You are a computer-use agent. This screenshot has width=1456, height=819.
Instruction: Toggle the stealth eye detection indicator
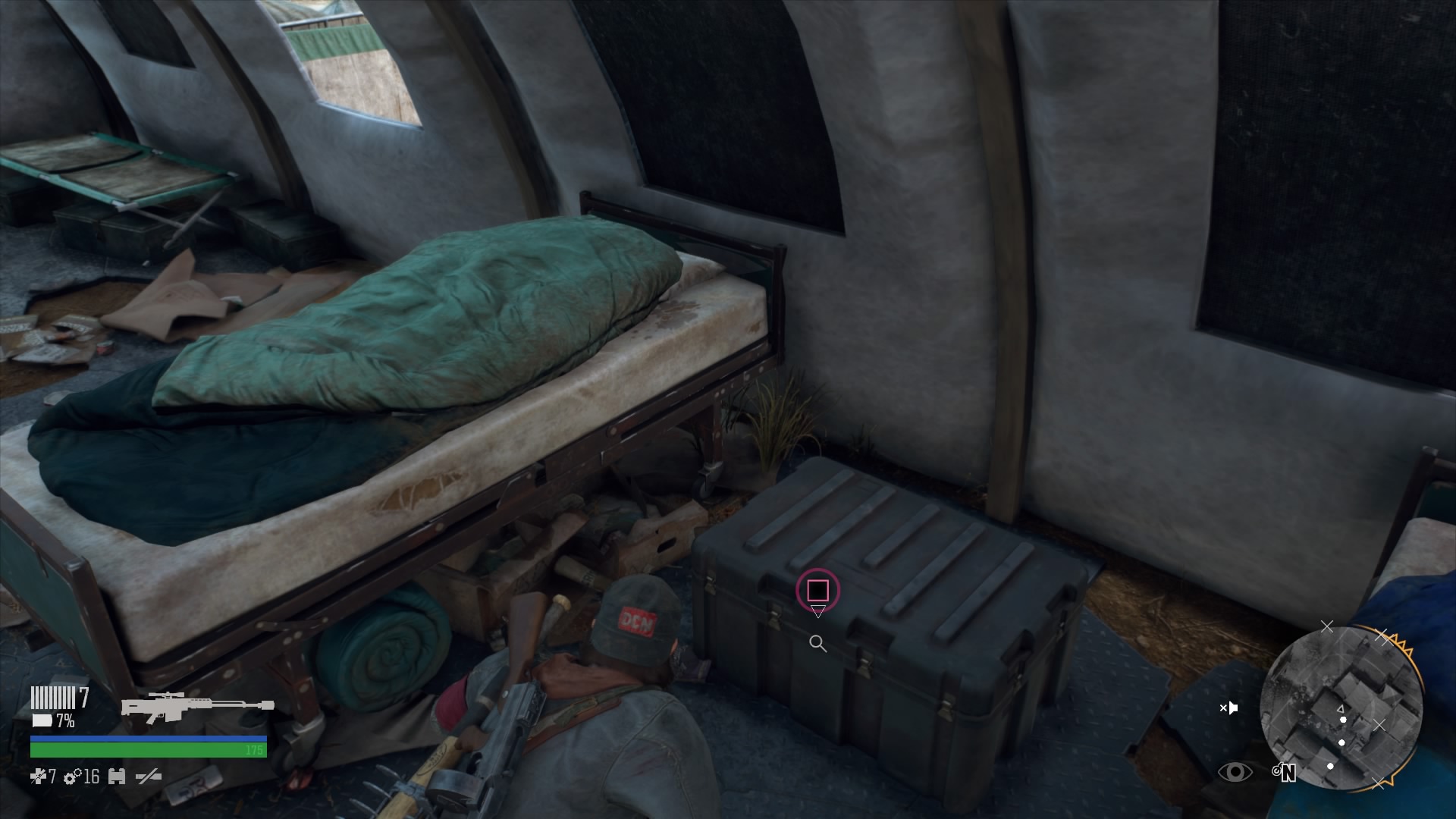click(x=1235, y=771)
